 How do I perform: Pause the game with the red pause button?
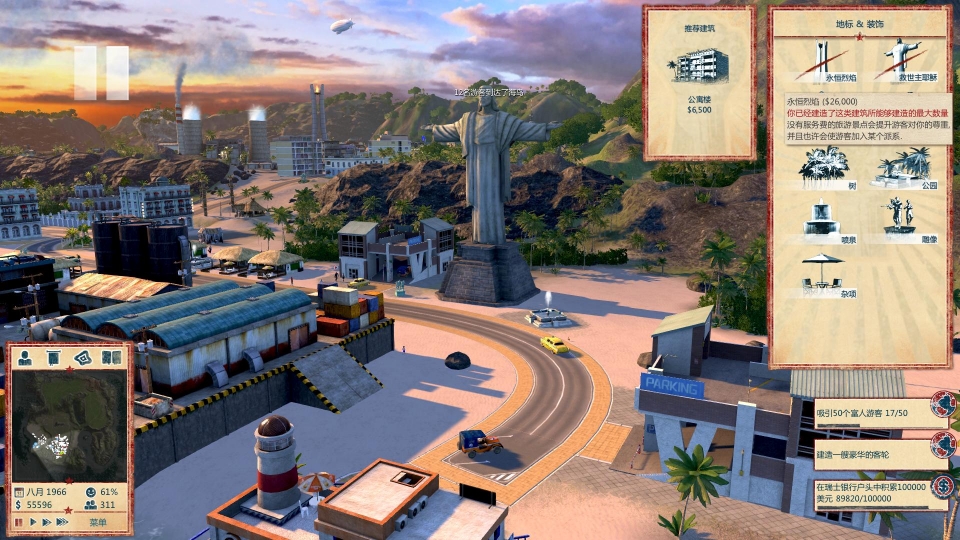[x=17, y=522]
